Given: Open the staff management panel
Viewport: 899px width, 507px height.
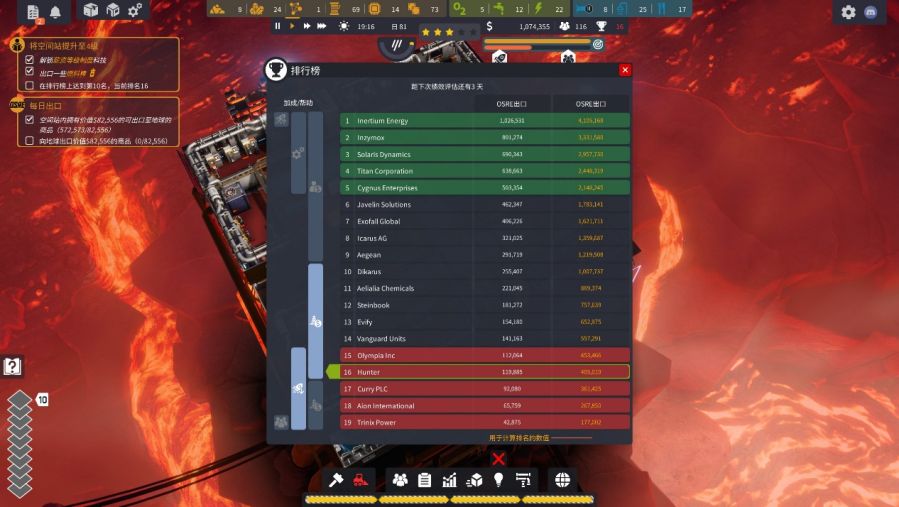Looking at the screenshot, I should pos(400,480).
